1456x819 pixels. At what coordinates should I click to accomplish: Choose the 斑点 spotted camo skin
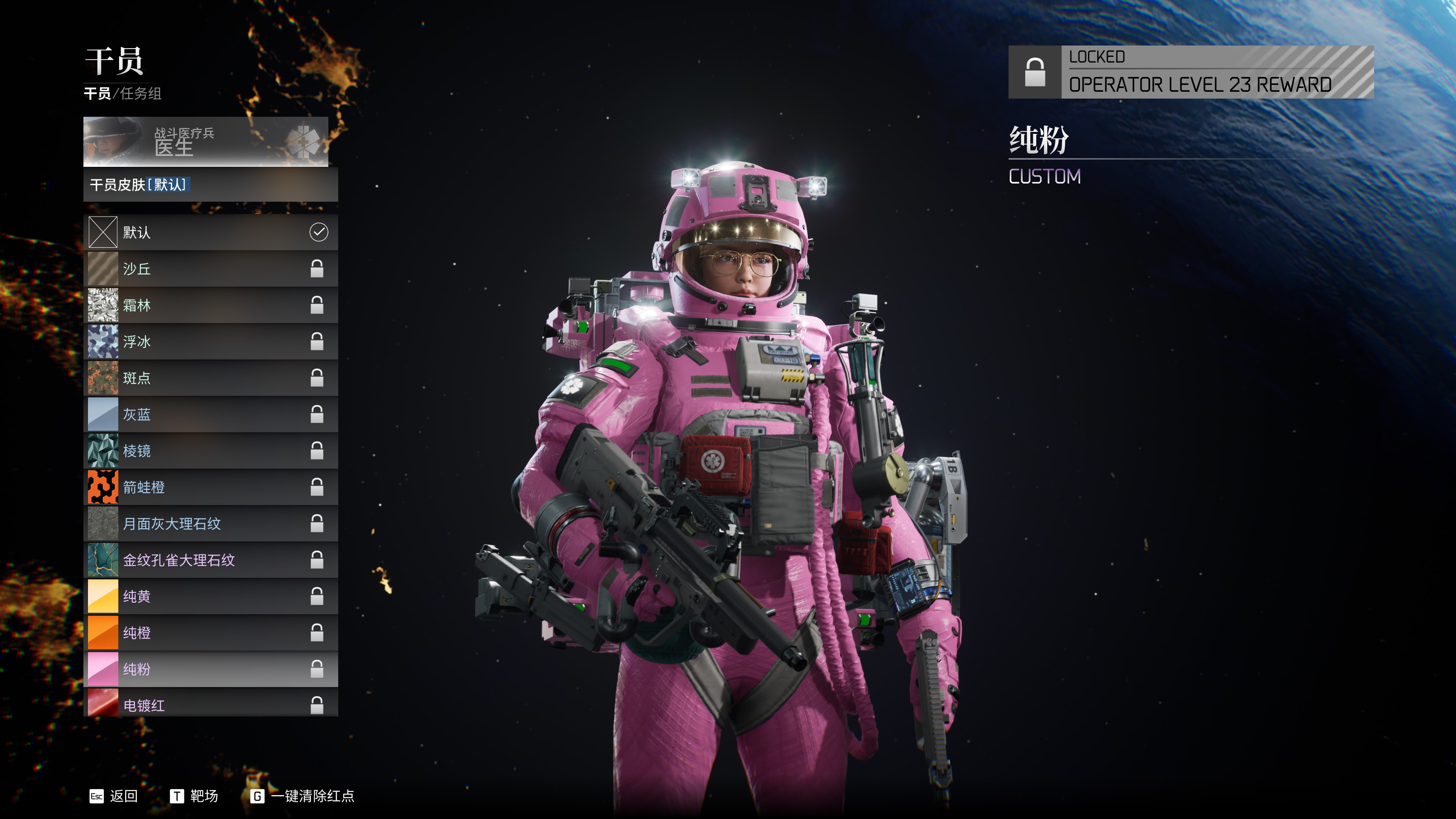point(210,378)
